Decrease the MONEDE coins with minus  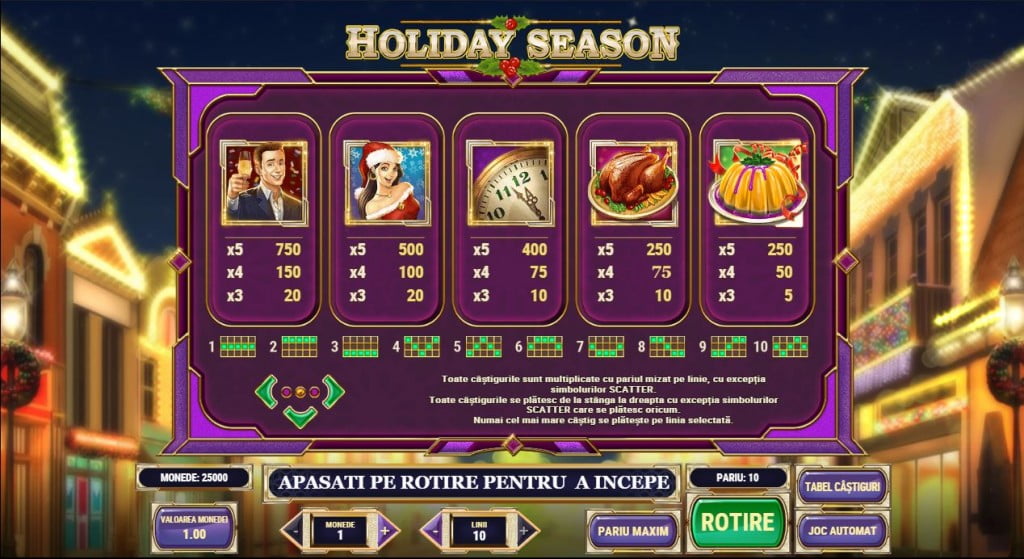click(297, 530)
